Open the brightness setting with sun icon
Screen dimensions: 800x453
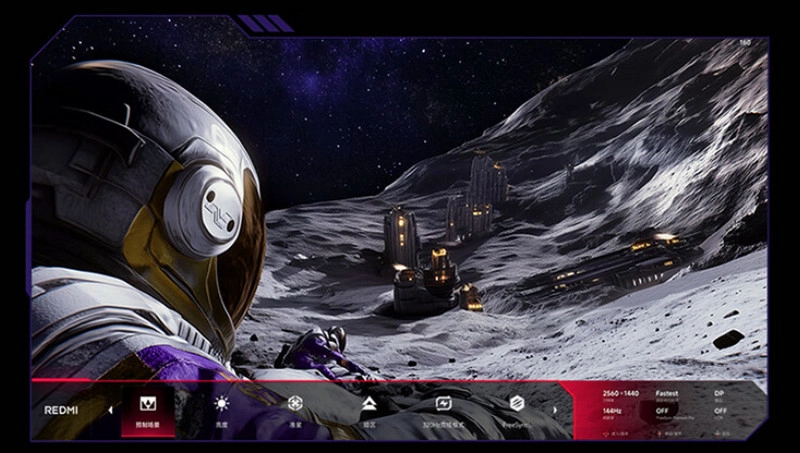[221, 404]
